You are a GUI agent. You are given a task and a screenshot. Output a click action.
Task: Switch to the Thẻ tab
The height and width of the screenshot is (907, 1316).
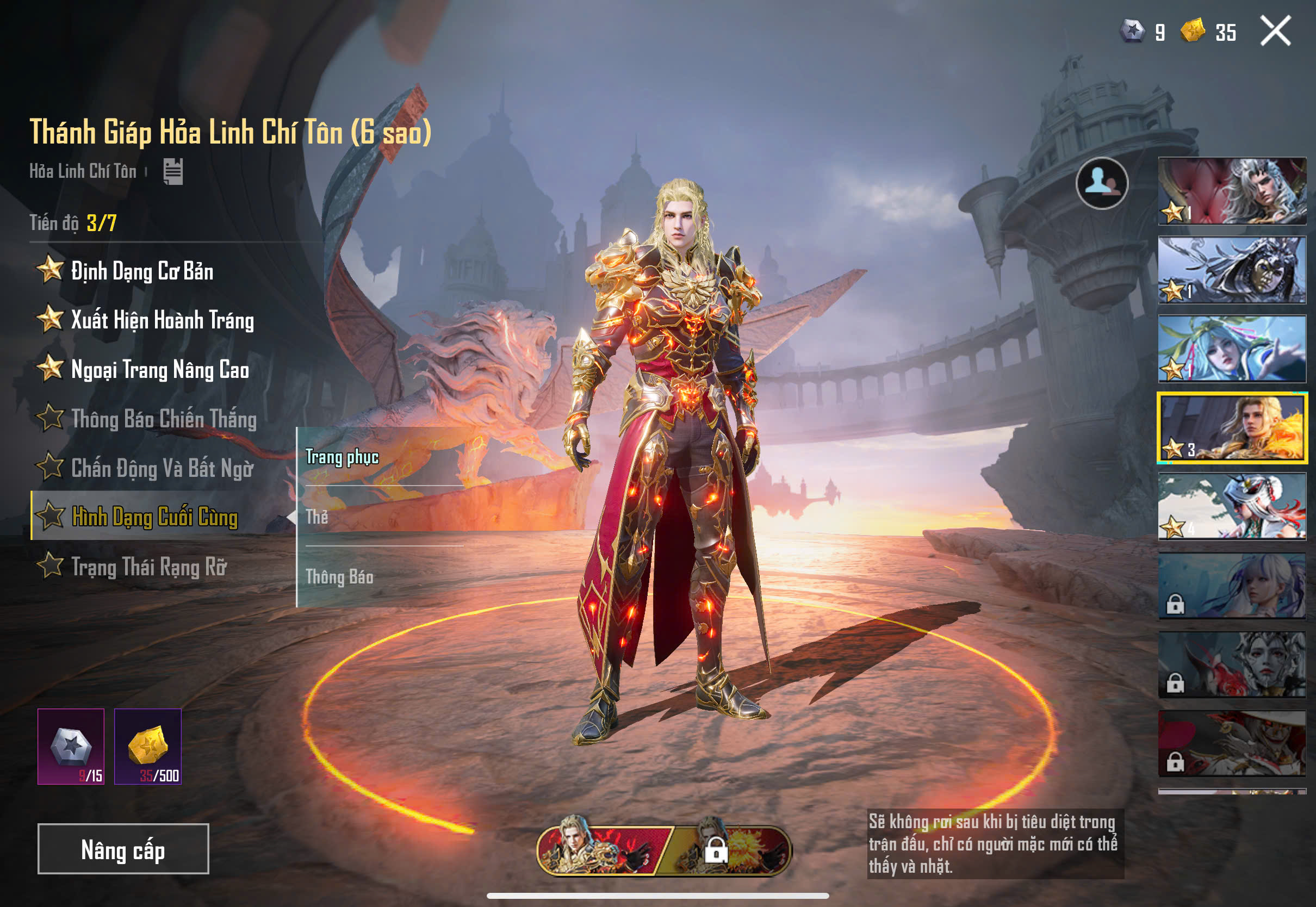tap(317, 517)
